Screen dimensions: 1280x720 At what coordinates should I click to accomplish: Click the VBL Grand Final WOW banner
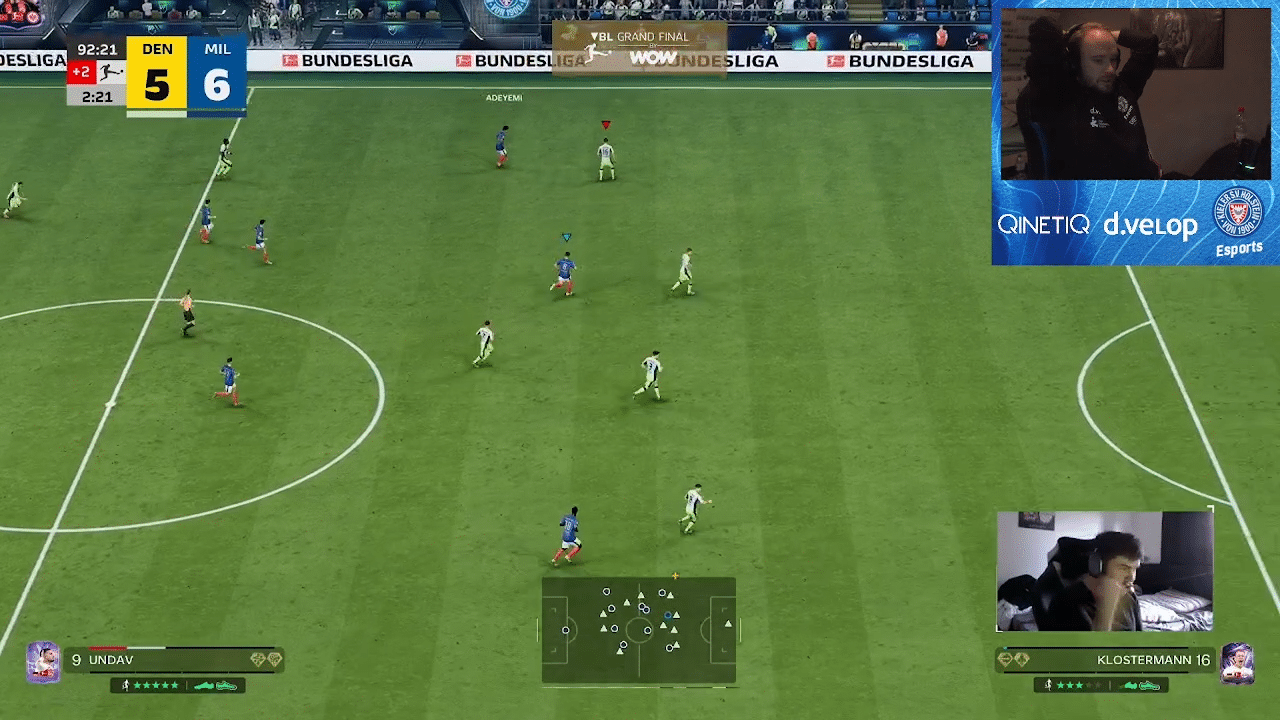[639, 48]
